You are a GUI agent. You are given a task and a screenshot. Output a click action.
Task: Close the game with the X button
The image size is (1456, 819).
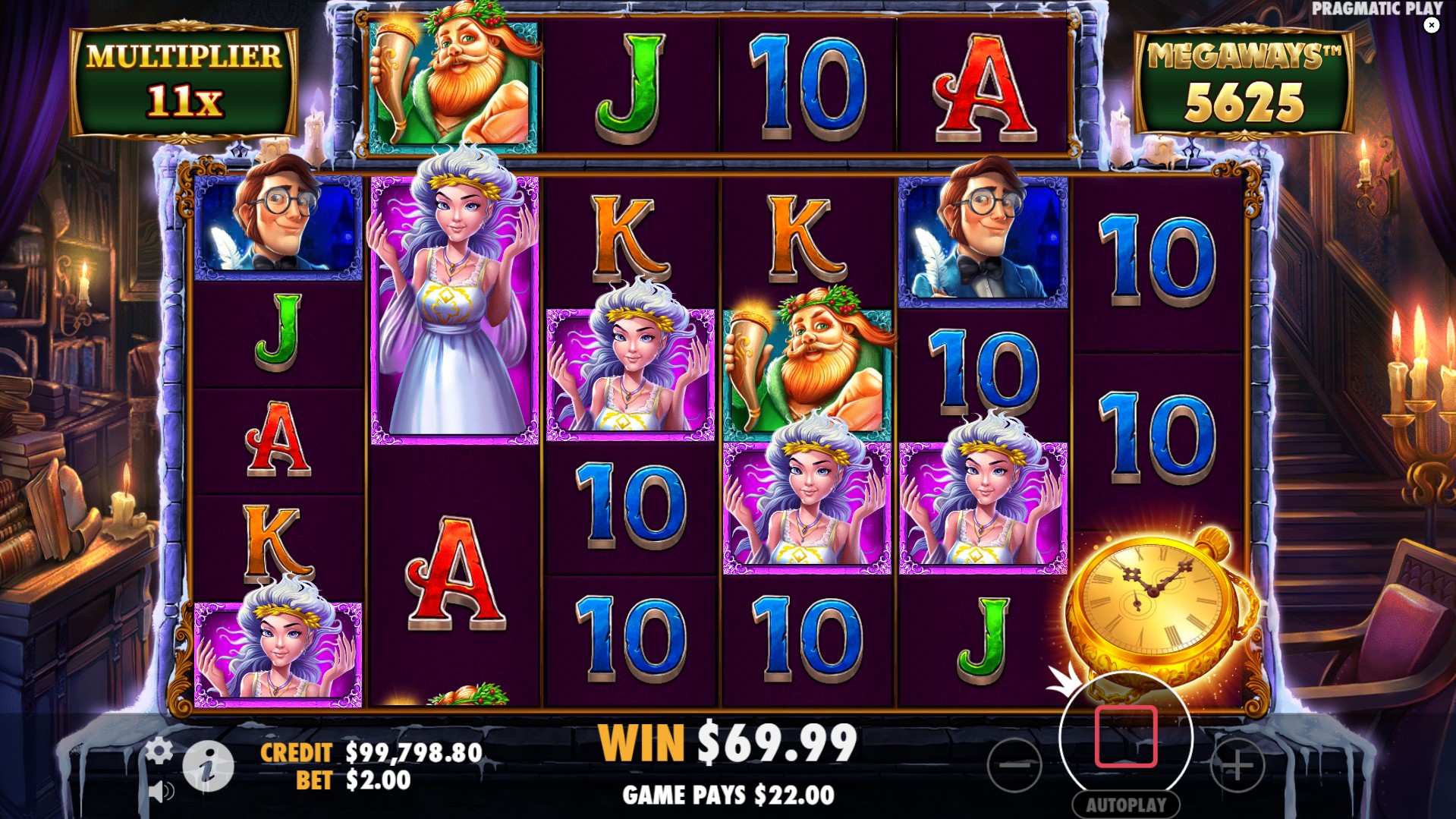pyautogui.click(x=1432, y=25)
